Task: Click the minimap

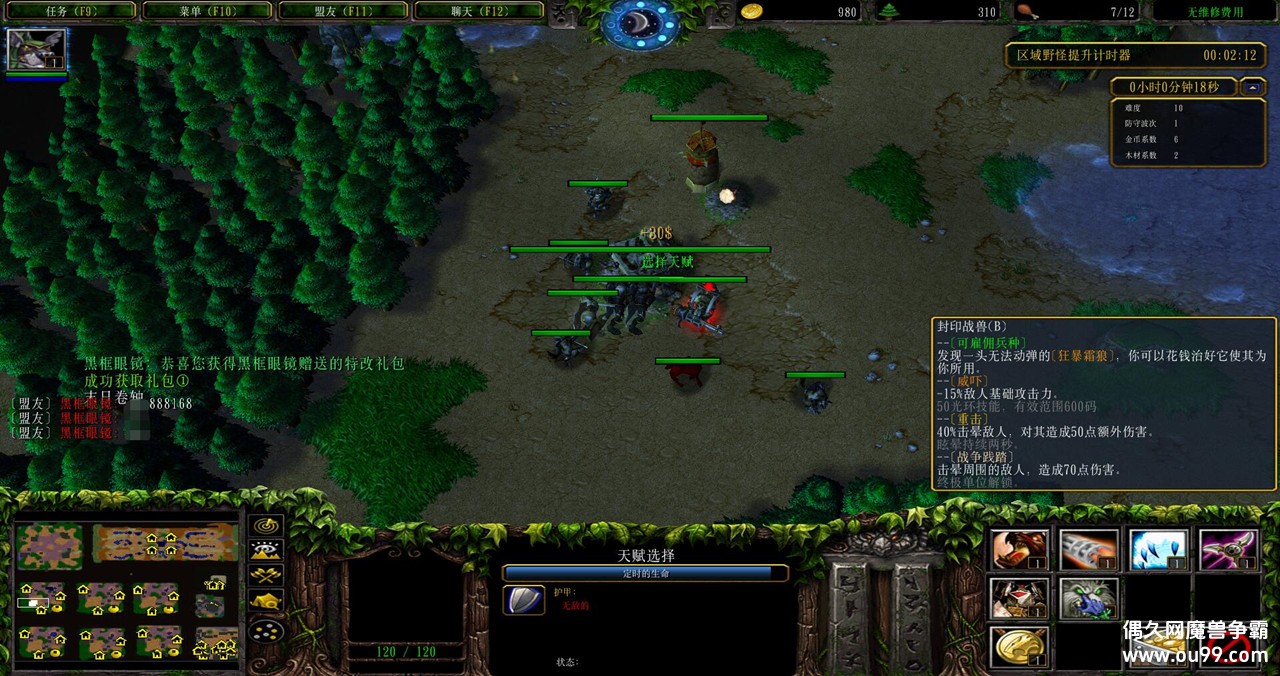Action: [126, 590]
